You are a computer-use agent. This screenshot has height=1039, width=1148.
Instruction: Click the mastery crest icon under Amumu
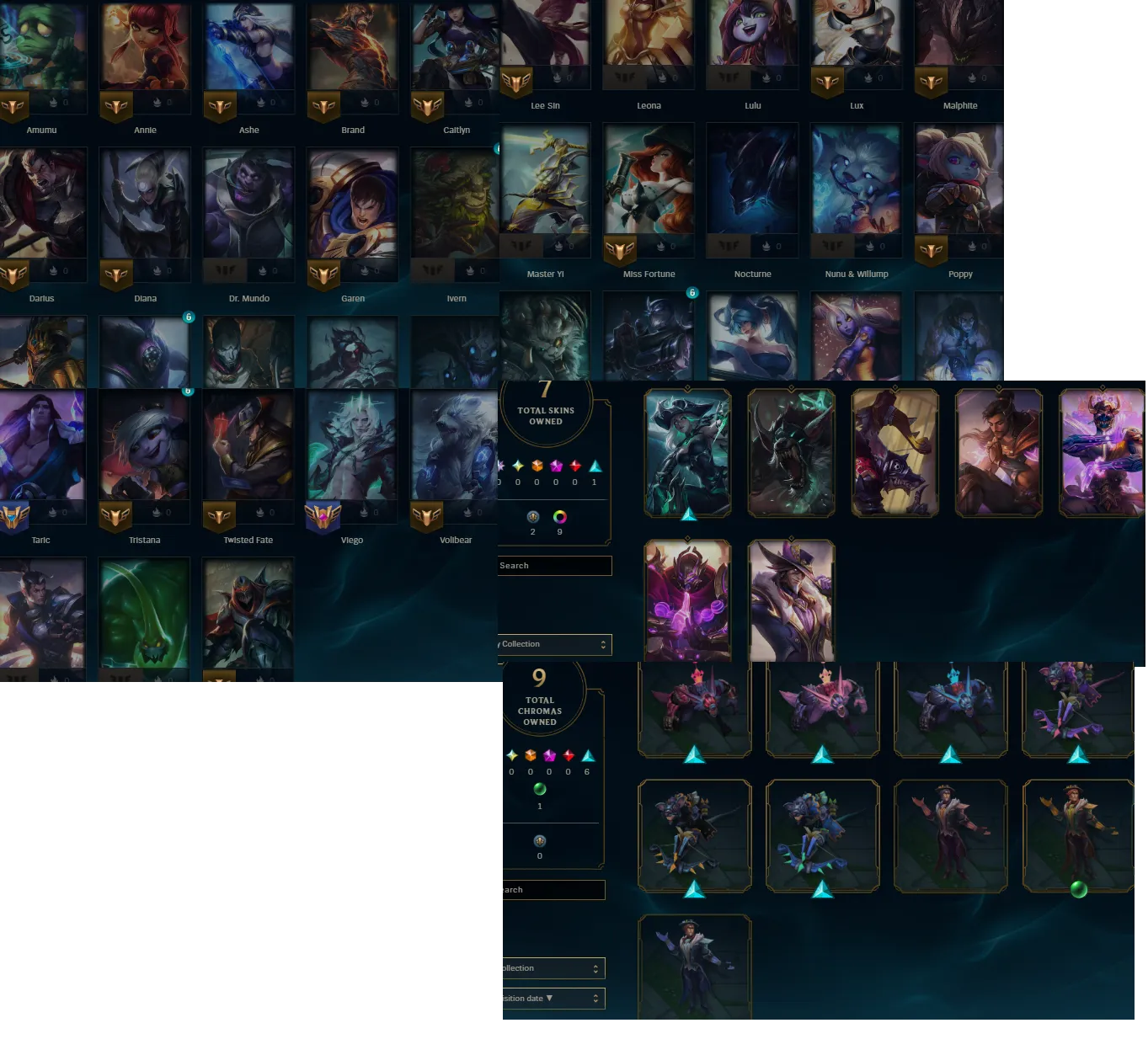coord(13,105)
